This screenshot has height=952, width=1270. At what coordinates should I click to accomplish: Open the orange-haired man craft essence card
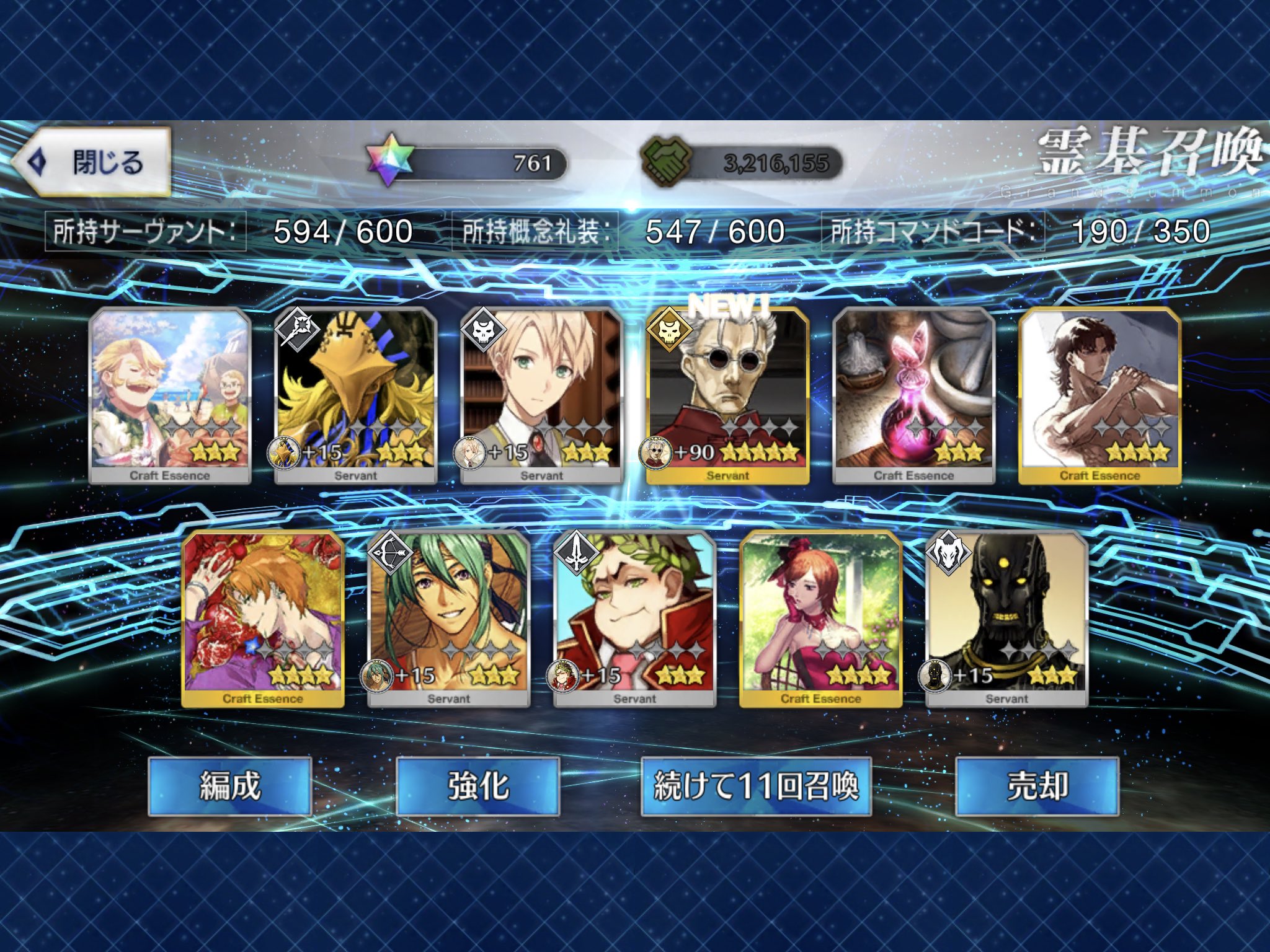(263, 618)
